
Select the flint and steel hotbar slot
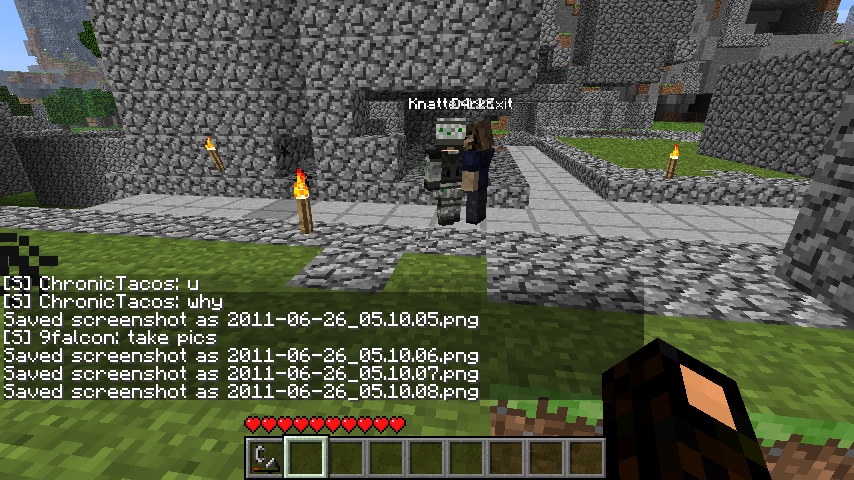[265, 458]
